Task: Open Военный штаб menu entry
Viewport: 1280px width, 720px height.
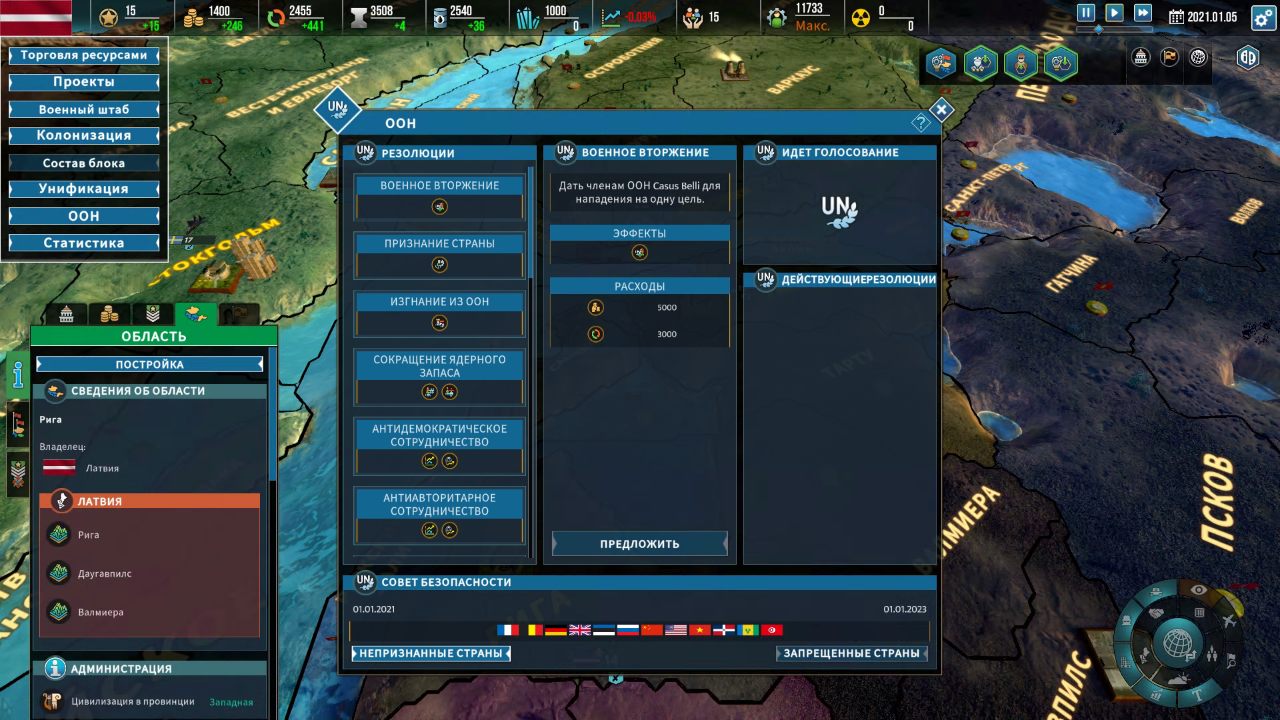Action: click(x=84, y=109)
